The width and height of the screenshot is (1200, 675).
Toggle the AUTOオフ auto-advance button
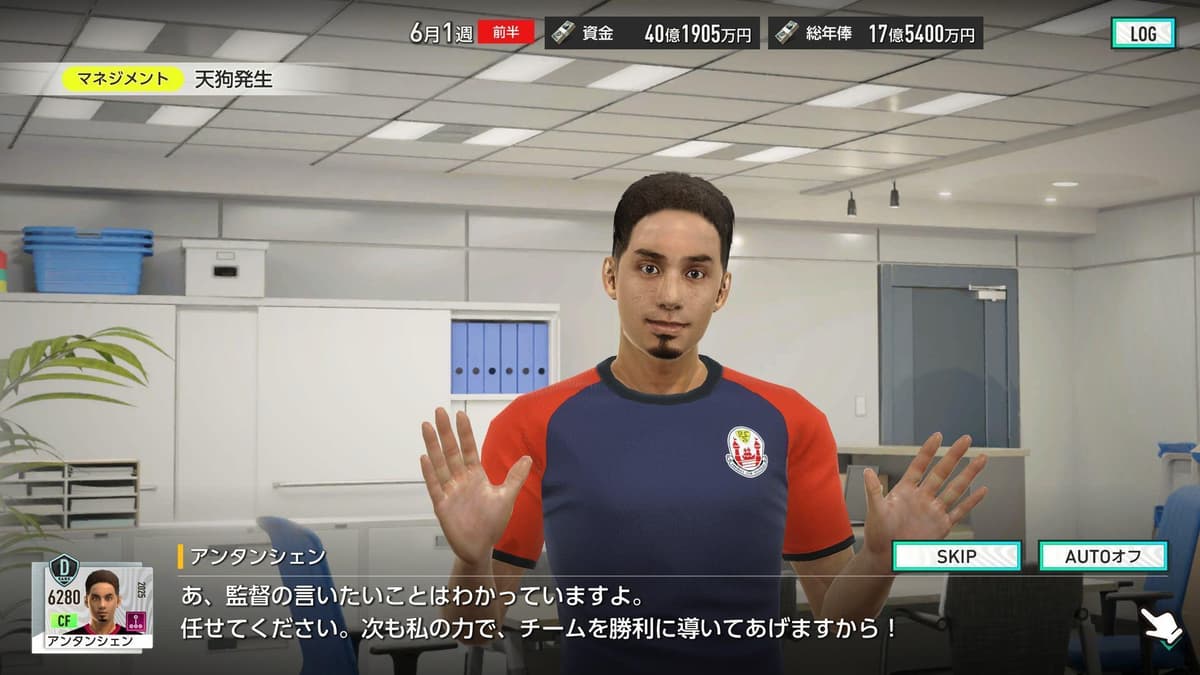(1102, 556)
